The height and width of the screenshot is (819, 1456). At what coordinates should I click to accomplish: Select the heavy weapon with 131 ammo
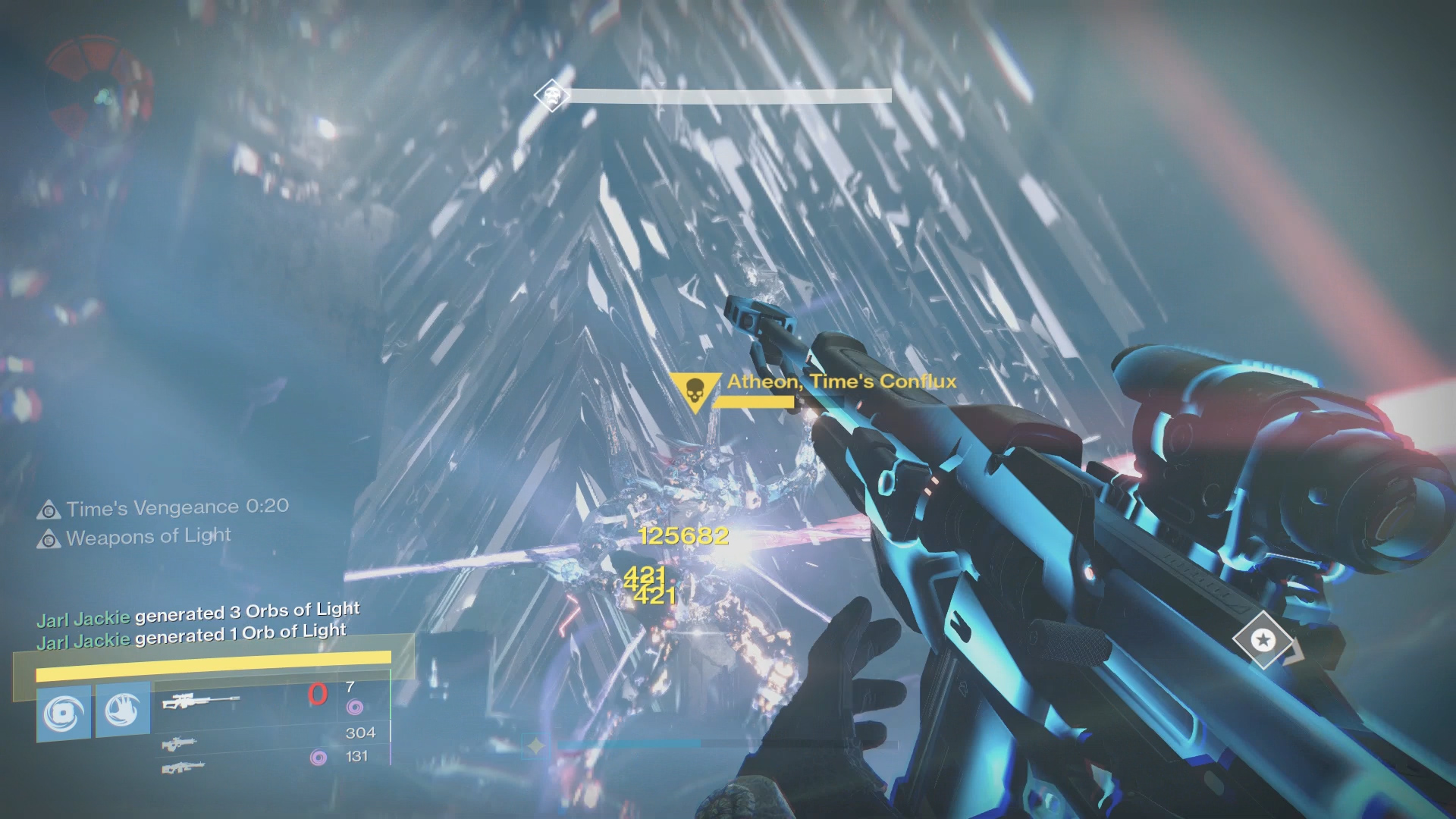(x=183, y=767)
